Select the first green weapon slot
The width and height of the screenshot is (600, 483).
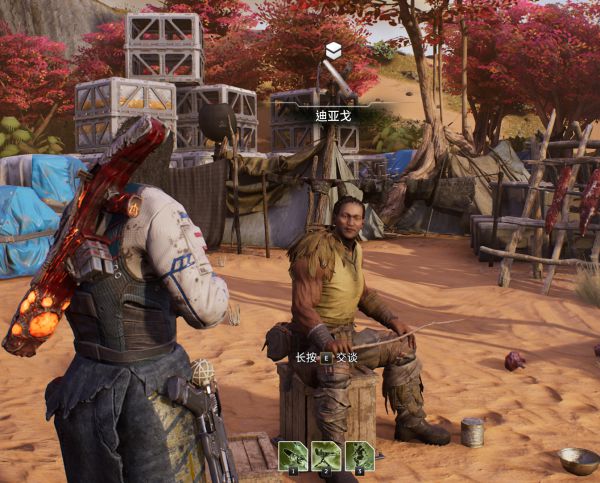tap(293, 456)
